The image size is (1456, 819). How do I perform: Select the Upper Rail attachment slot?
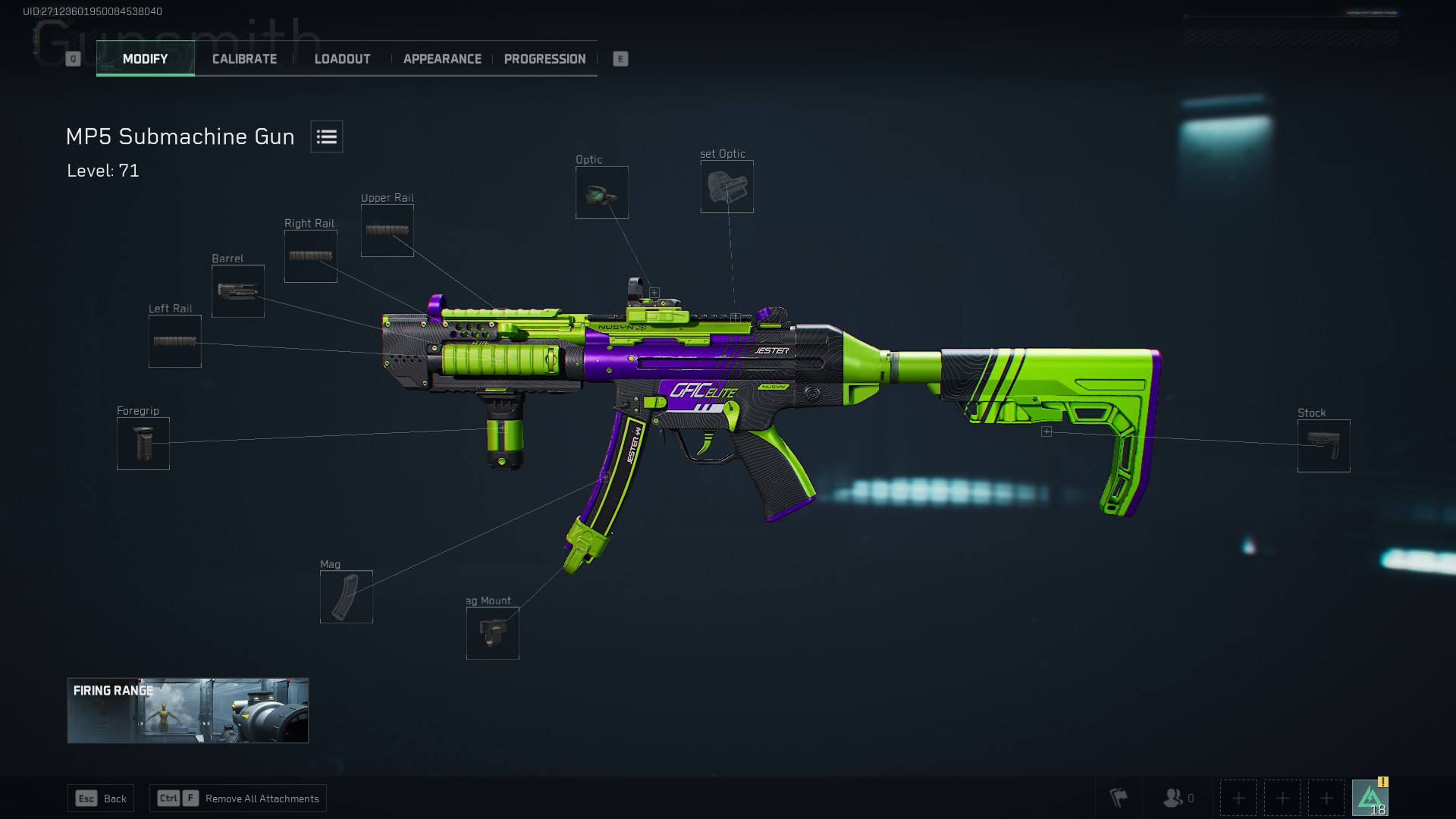(x=387, y=229)
